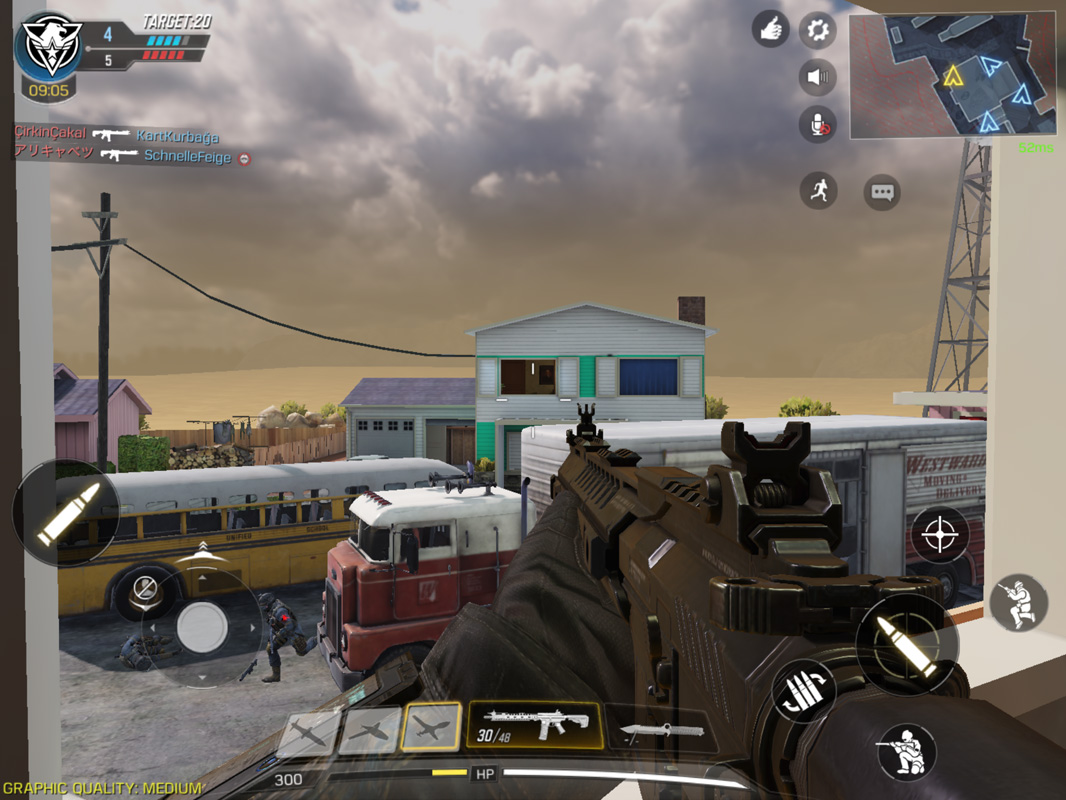Tap the team emblem score panel
Viewport: 1066px width, 800px height.
[x=48, y=50]
